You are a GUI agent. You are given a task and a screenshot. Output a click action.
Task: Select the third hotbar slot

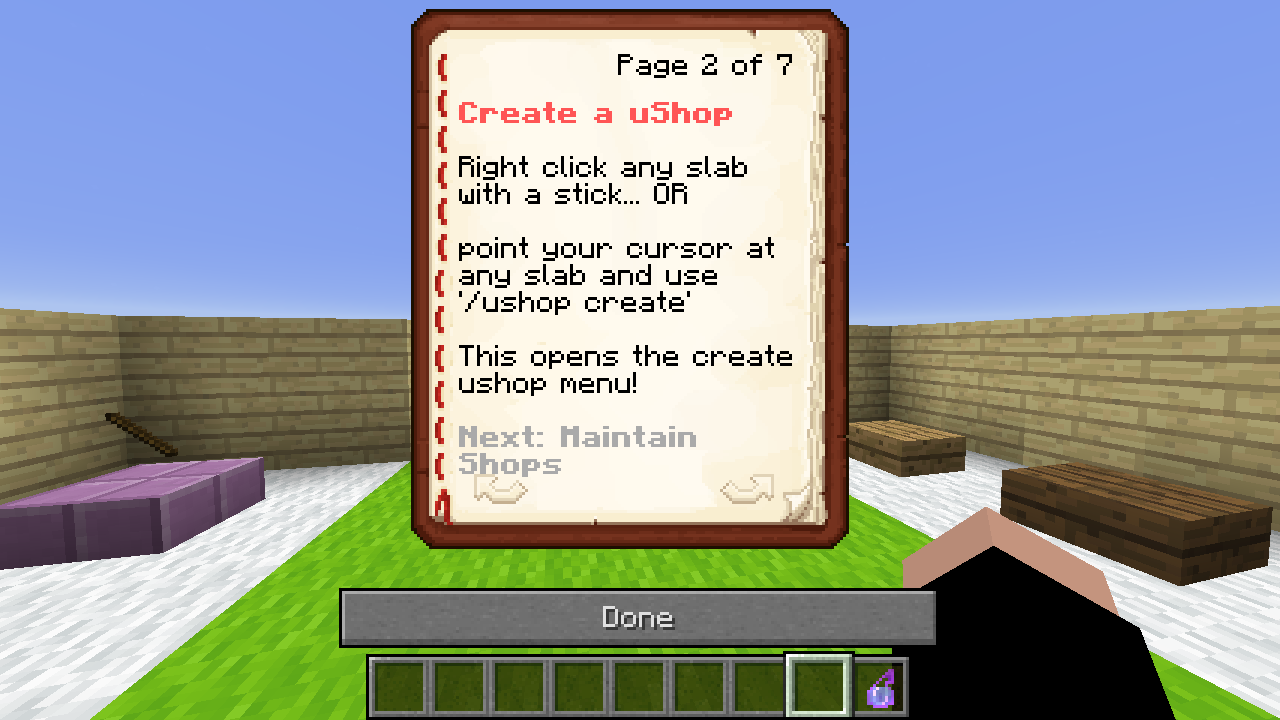[520, 688]
